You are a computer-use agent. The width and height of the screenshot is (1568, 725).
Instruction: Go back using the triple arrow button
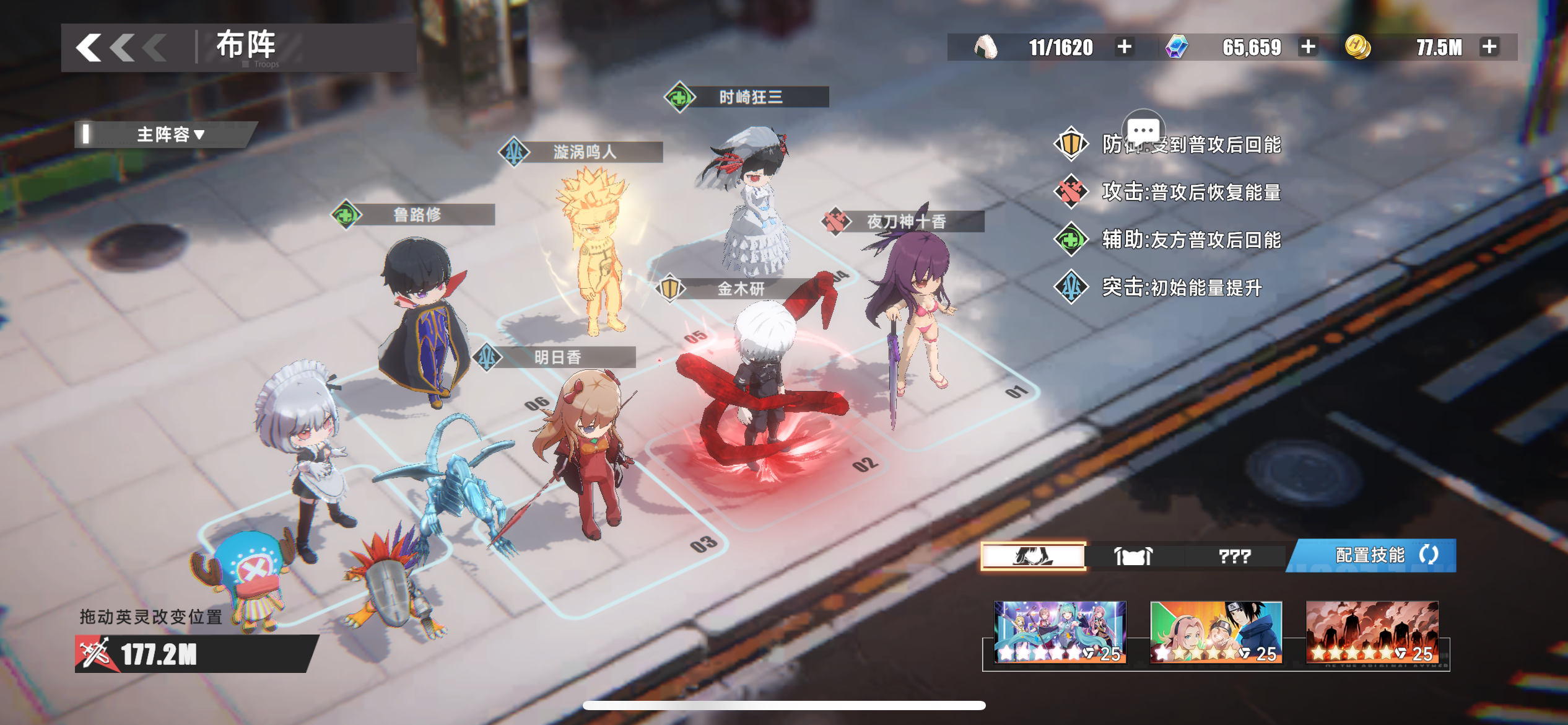121,48
